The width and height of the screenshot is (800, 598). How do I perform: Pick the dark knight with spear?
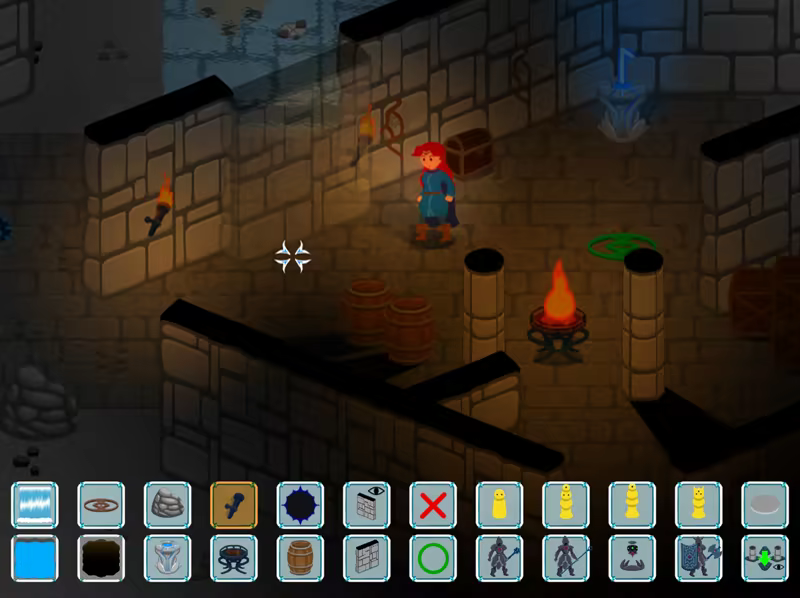[565, 558]
